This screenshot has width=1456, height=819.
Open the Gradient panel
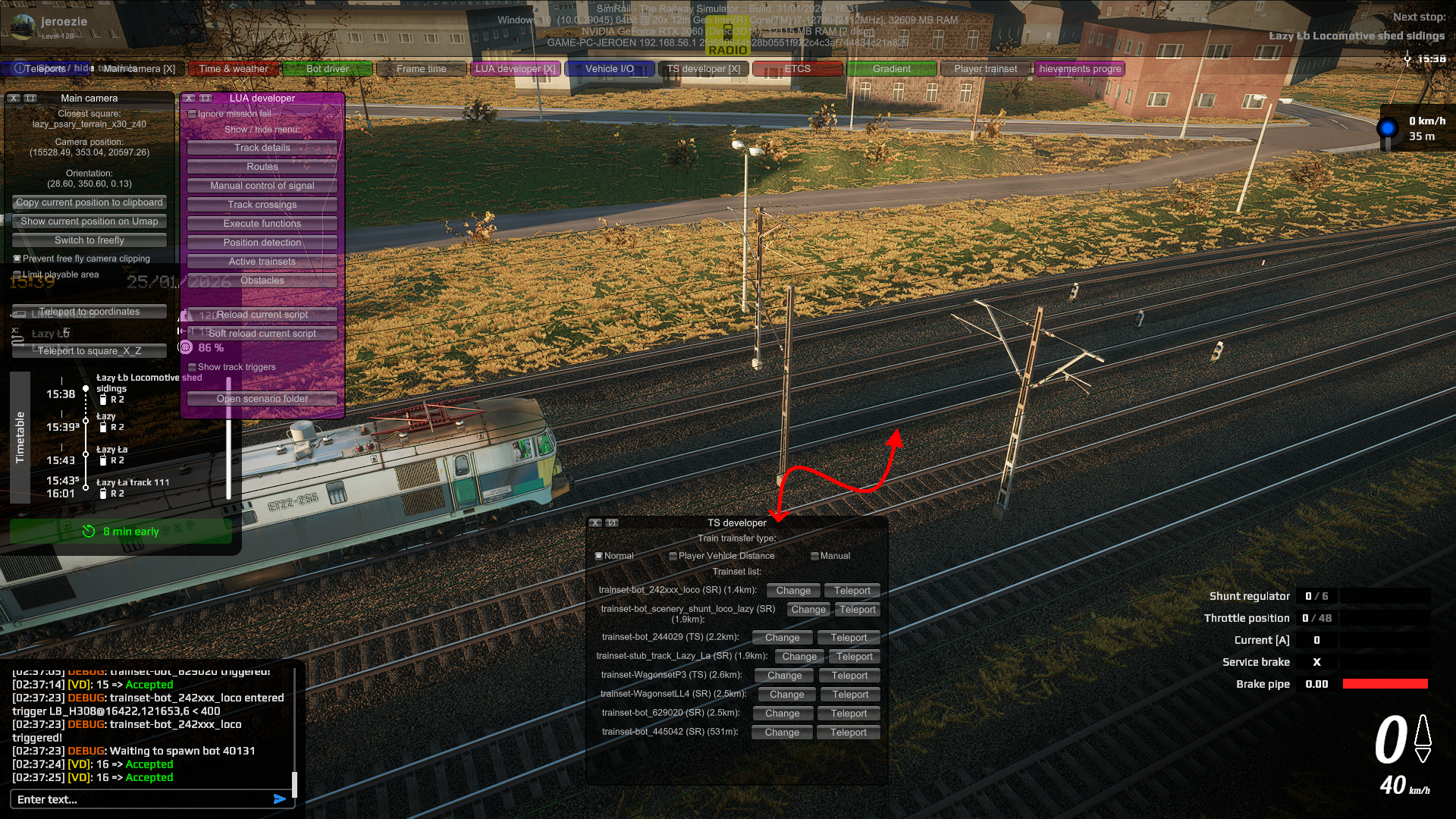[x=891, y=69]
